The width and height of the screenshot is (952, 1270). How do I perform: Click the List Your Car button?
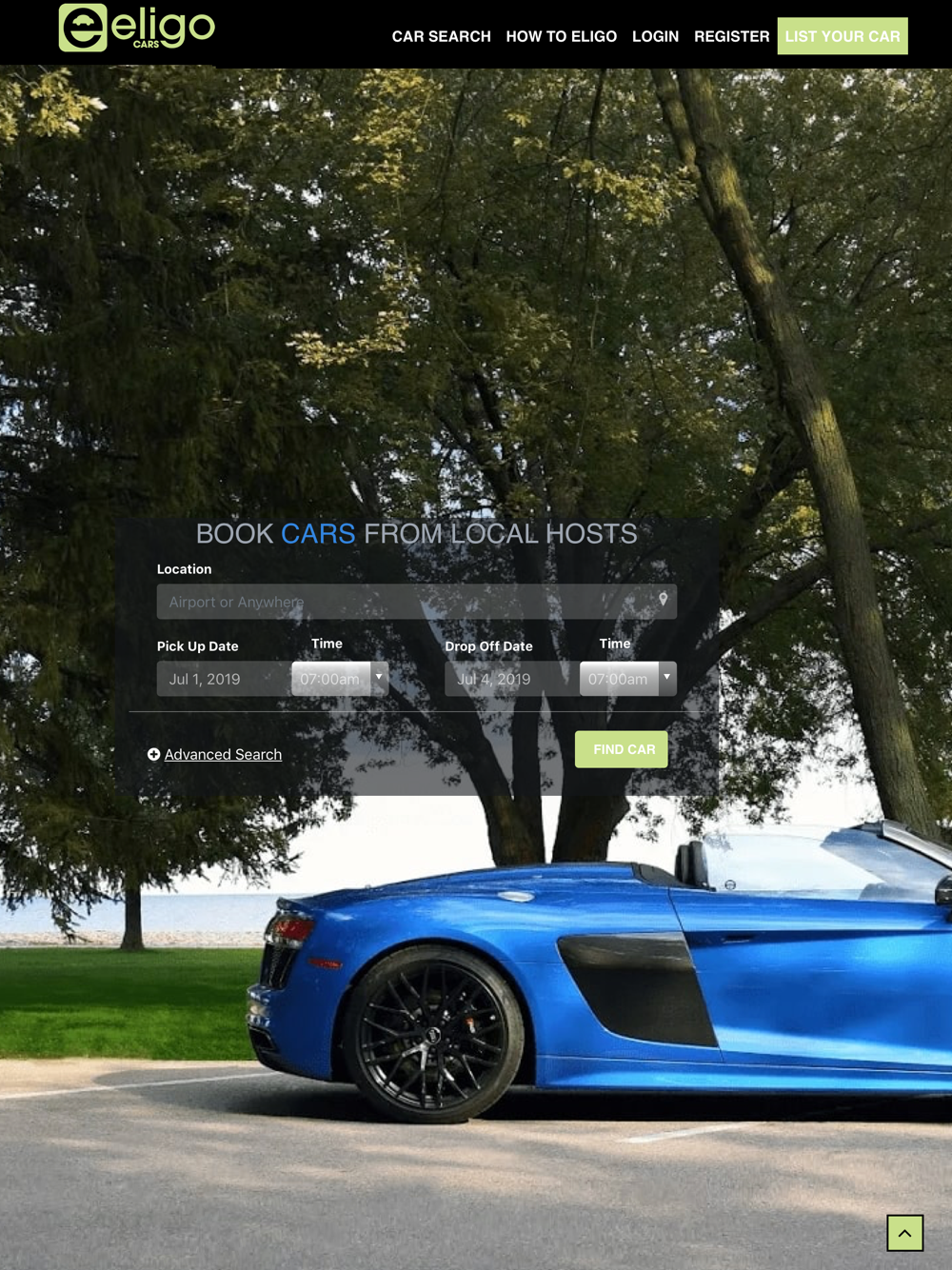coord(842,36)
